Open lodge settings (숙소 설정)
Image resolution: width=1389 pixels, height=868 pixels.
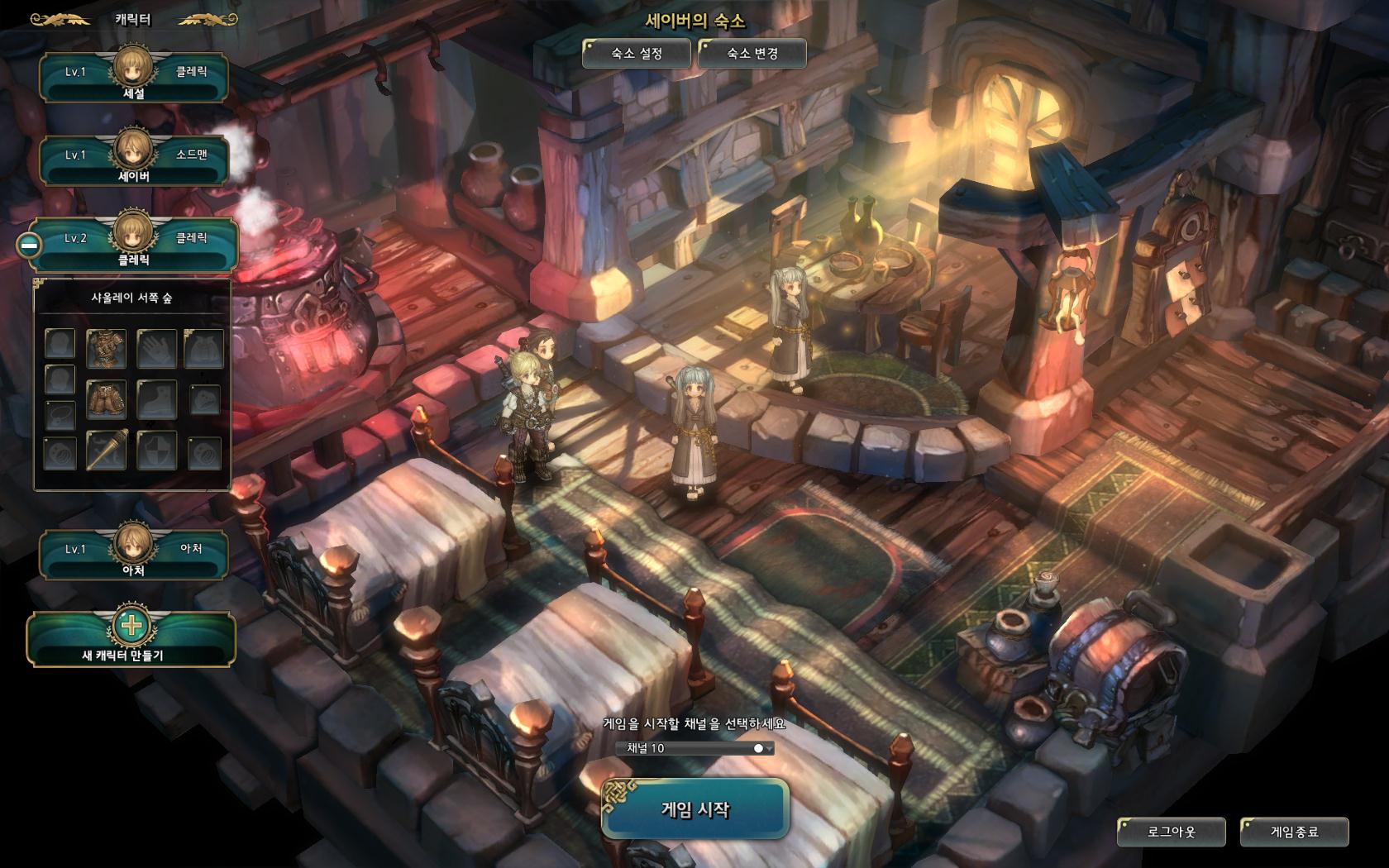click(636, 54)
